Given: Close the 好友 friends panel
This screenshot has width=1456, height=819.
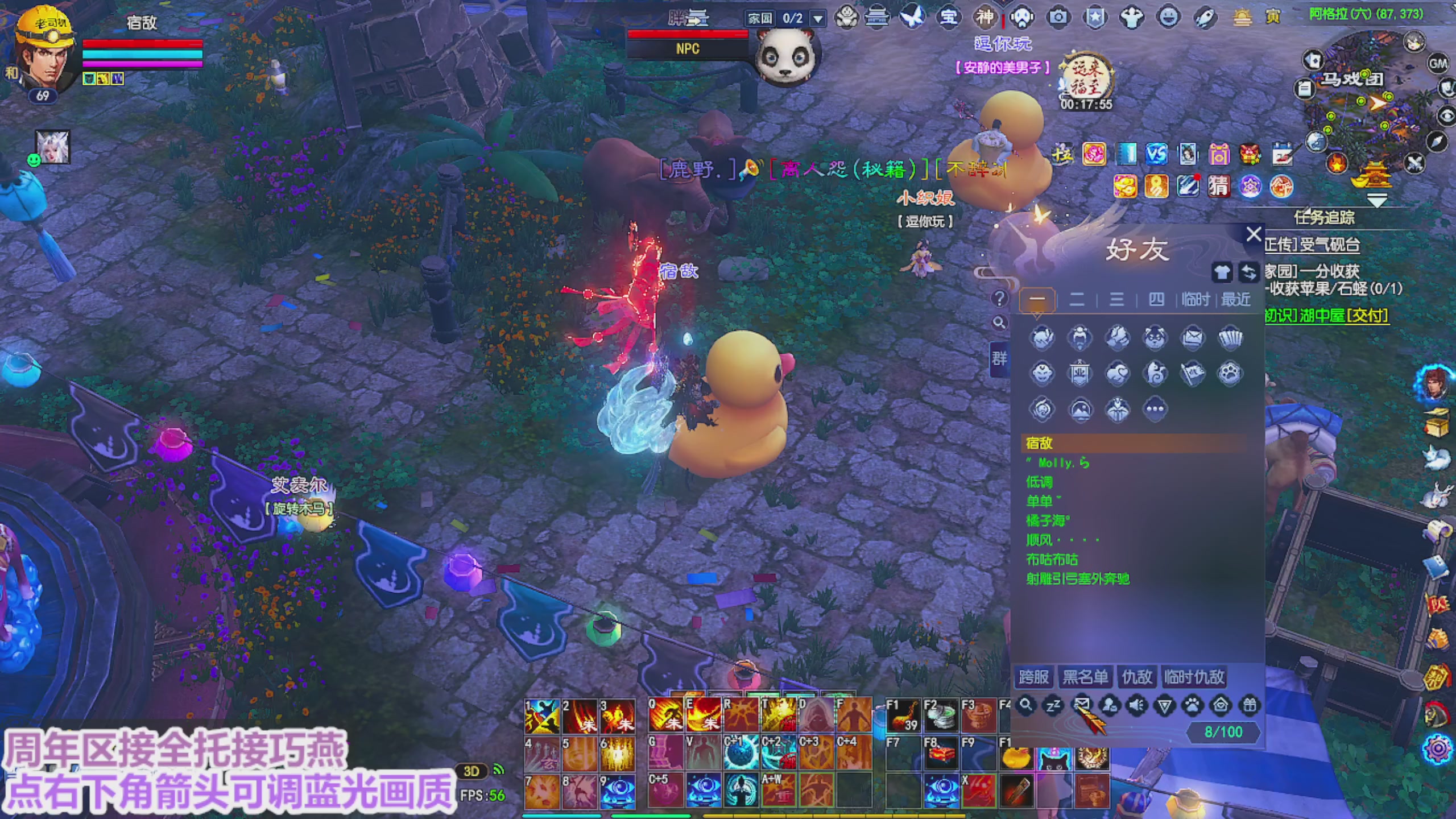Looking at the screenshot, I should 1254,234.
